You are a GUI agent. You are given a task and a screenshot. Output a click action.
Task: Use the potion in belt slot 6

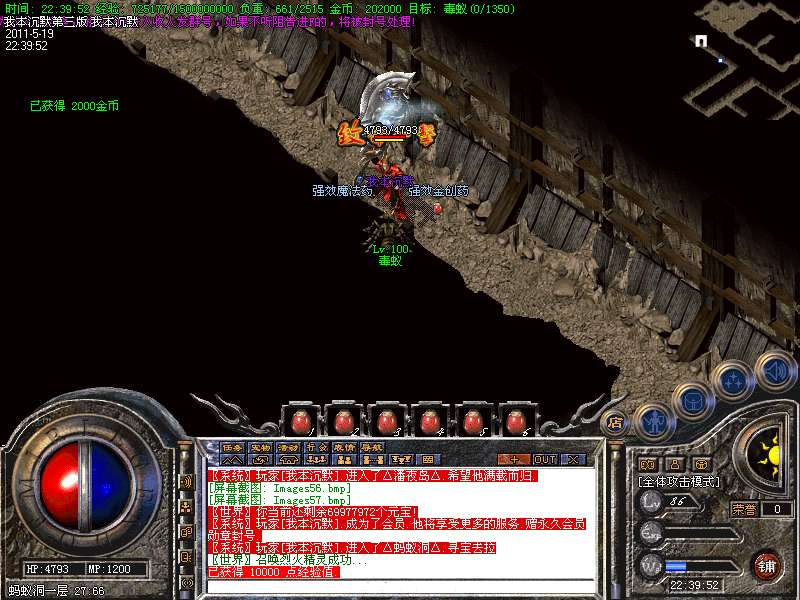coord(516,420)
